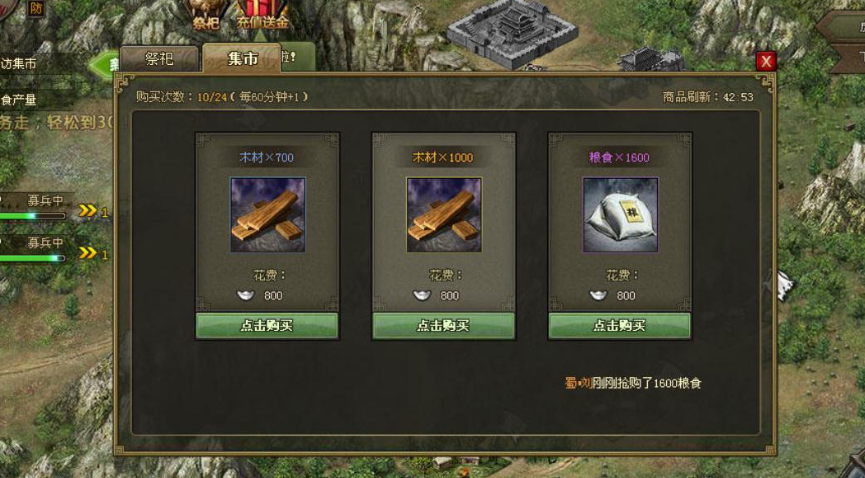
Task: Purchase the 木材×1000 wood offer
Action: click(443, 326)
